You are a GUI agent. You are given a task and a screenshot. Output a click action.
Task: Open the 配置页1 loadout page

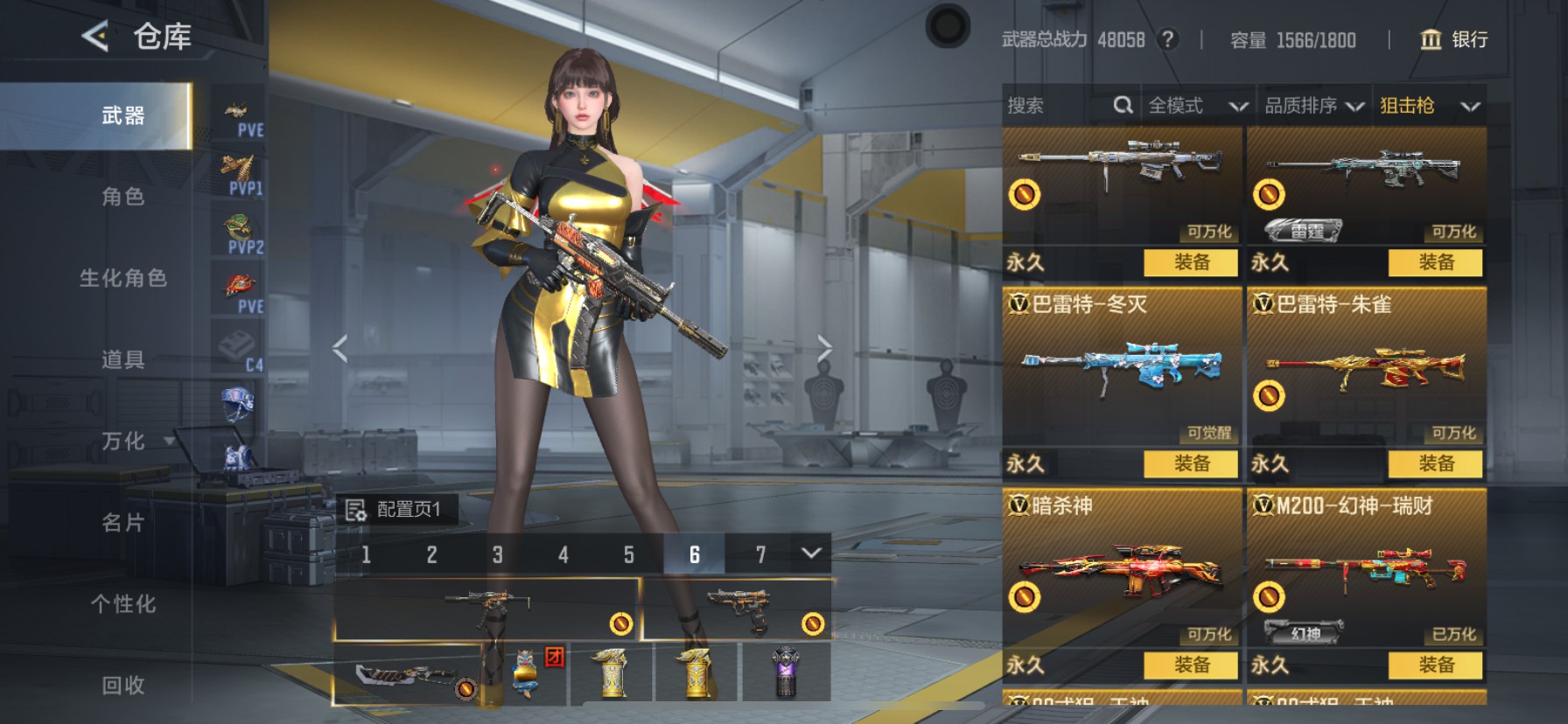(x=396, y=509)
